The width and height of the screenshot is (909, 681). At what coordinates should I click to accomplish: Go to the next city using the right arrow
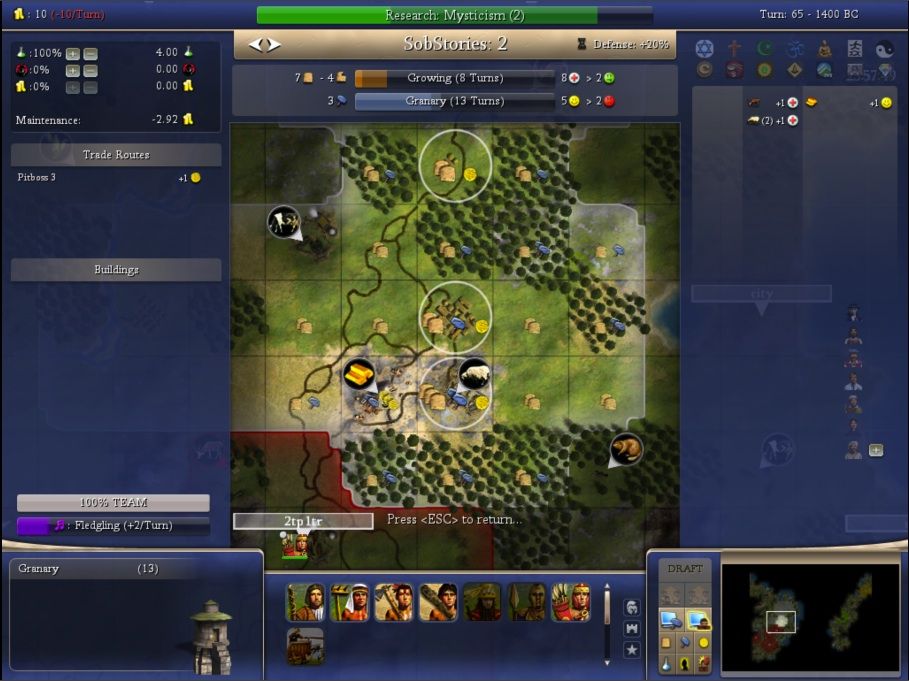(274, 45)
